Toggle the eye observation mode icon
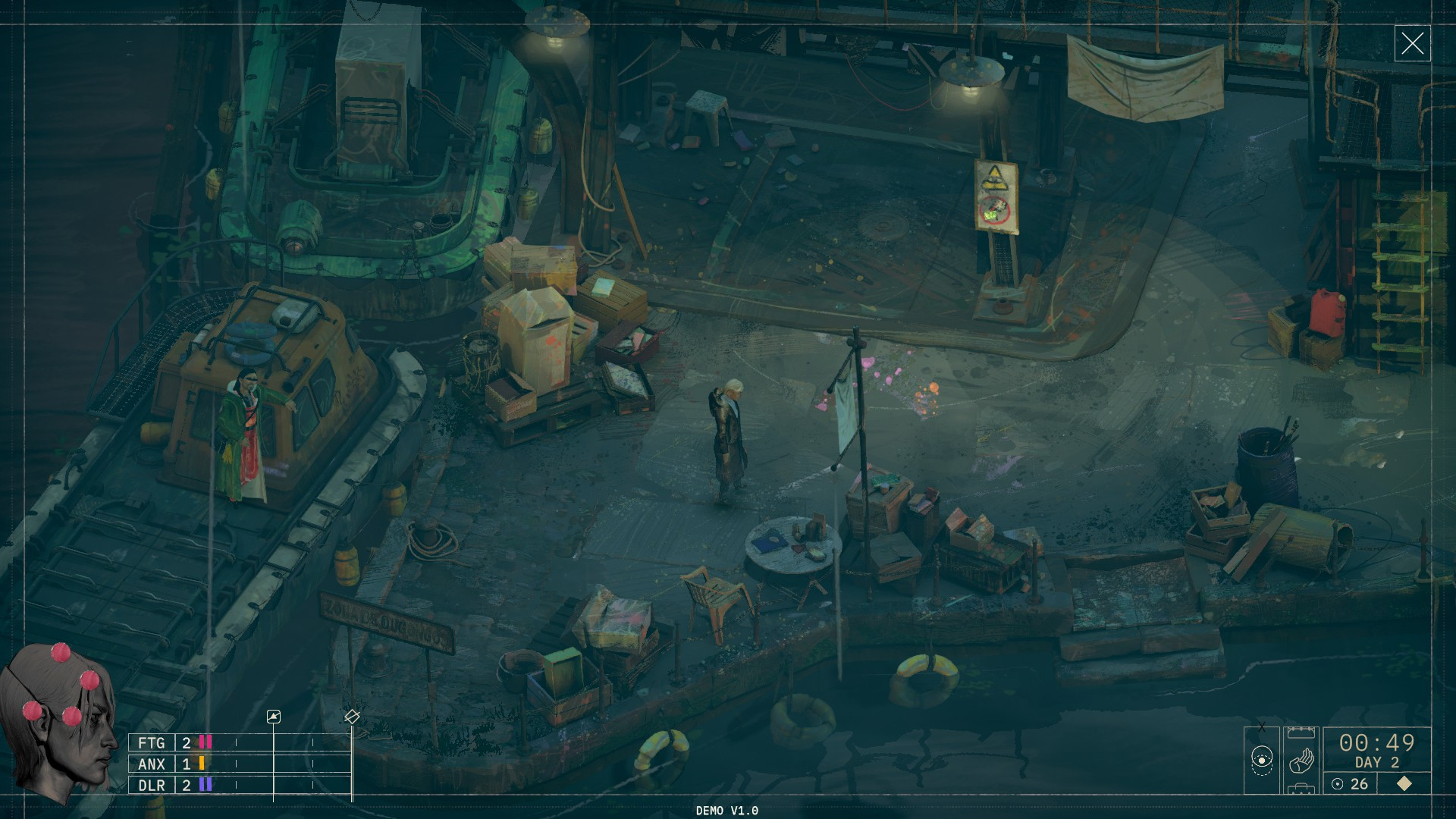 [1262, 758]
